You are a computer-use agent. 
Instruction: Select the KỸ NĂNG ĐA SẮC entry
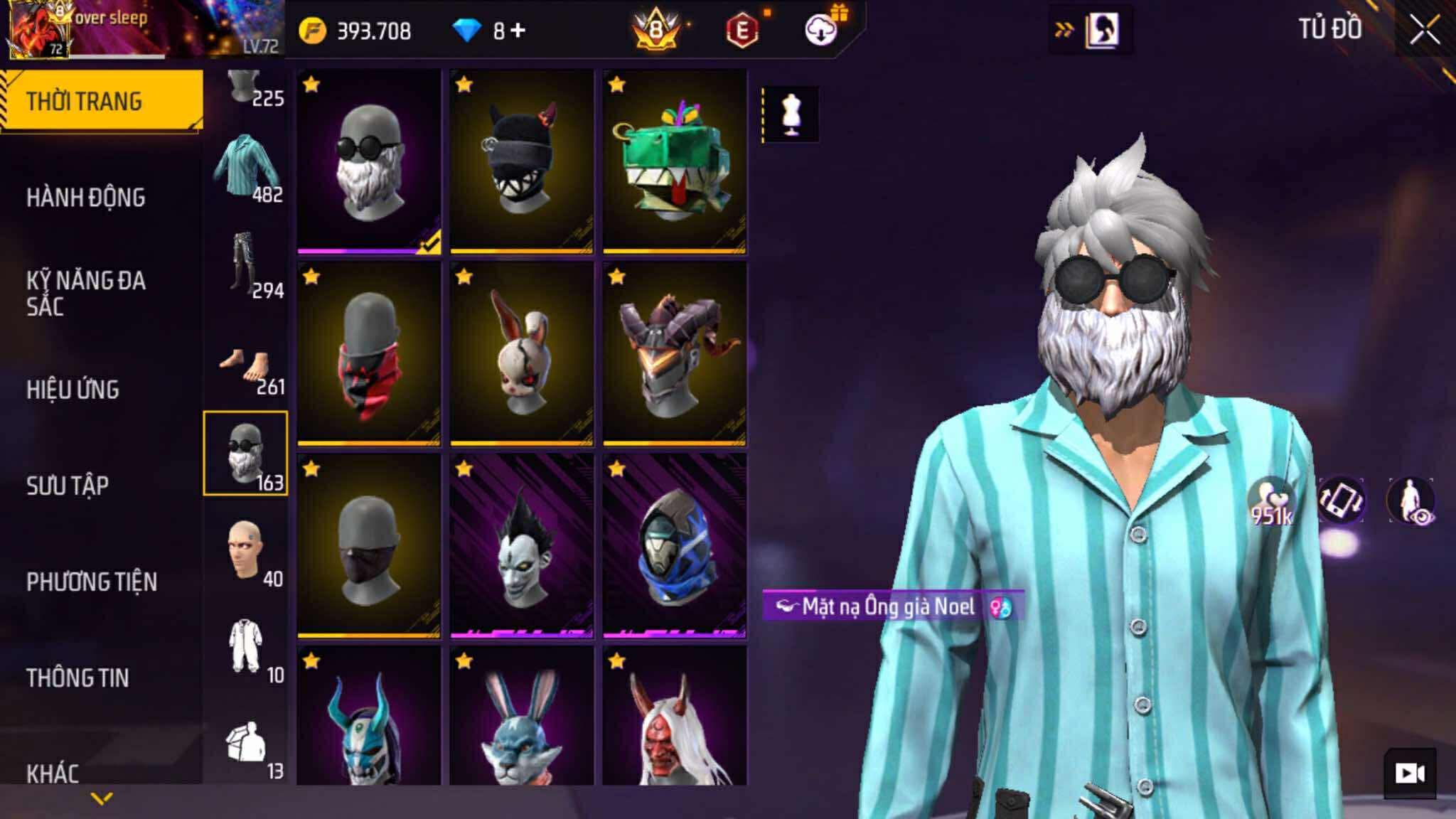pyautogui.click(x=86, y=293)
